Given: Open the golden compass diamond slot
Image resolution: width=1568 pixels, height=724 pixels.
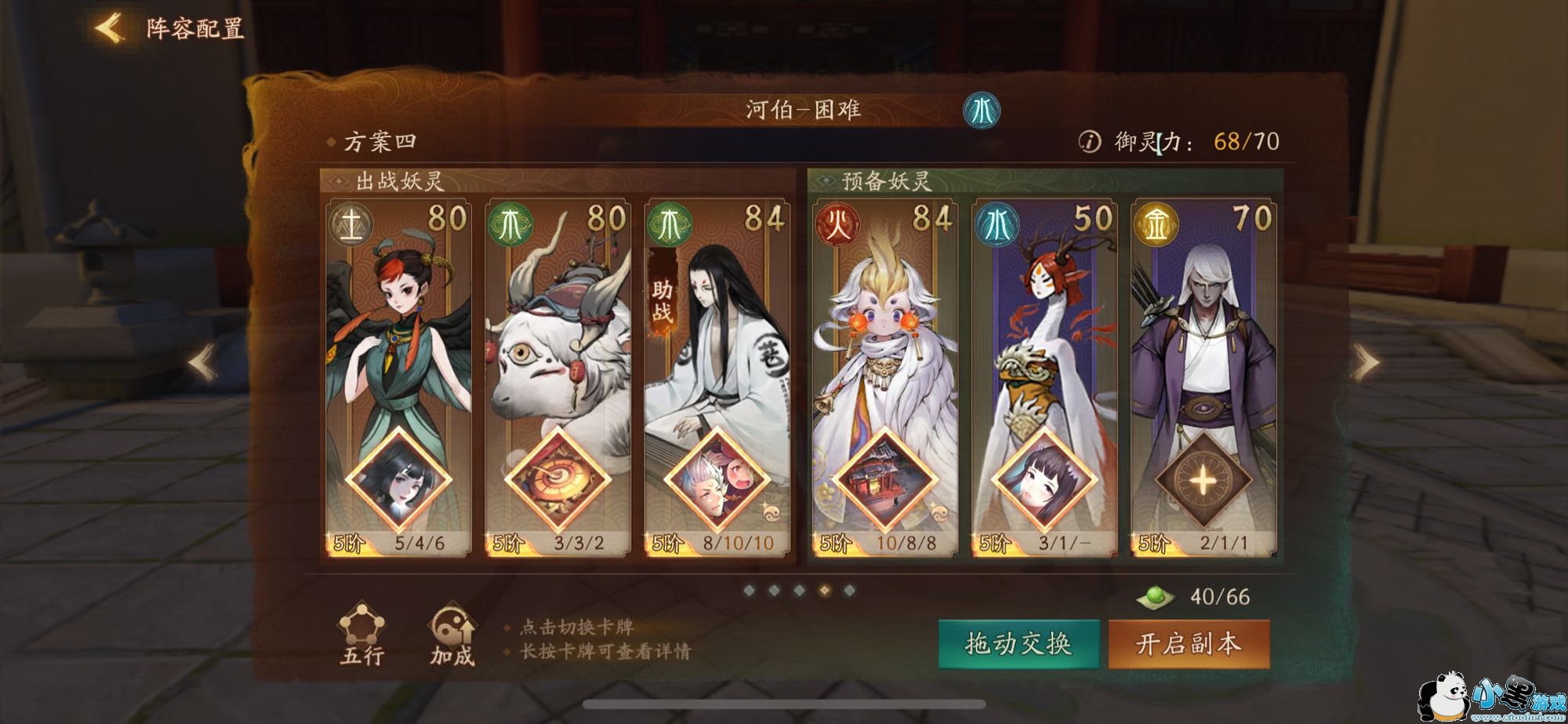Looking at the screenshot, I should 557,480.
